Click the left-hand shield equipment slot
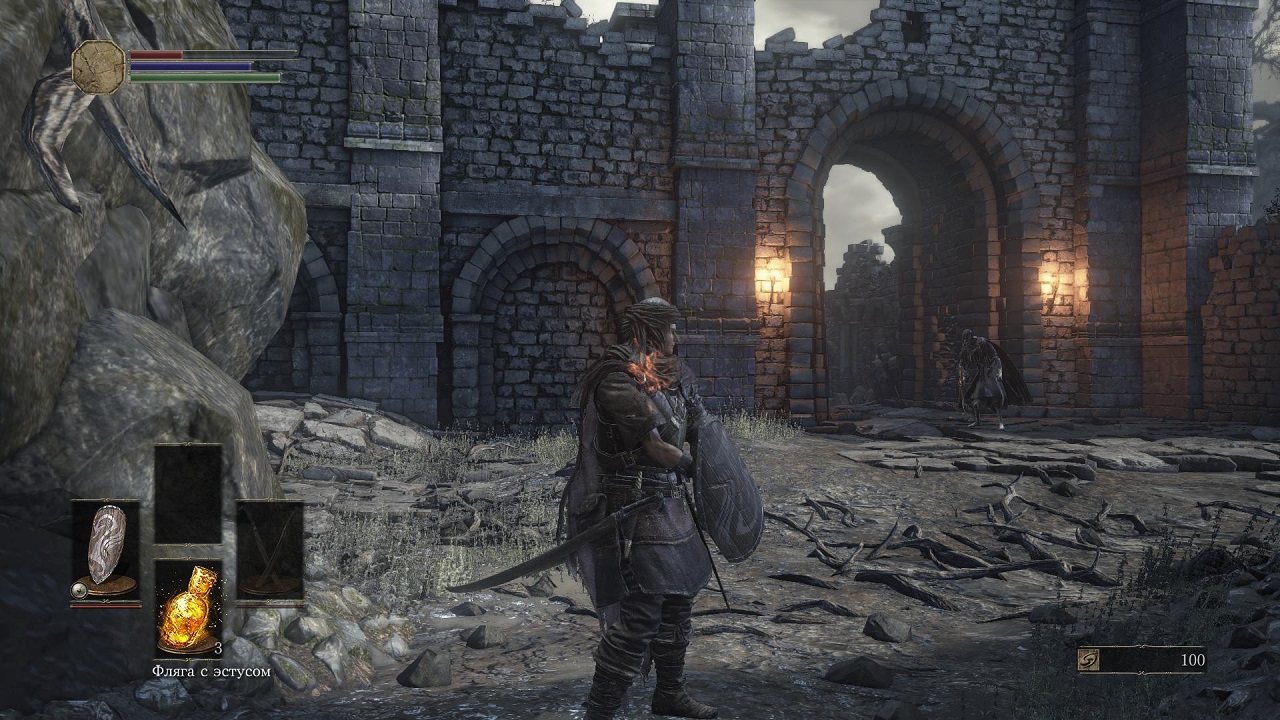This screenshot has width=1280, height=720. tap(105, 550)
